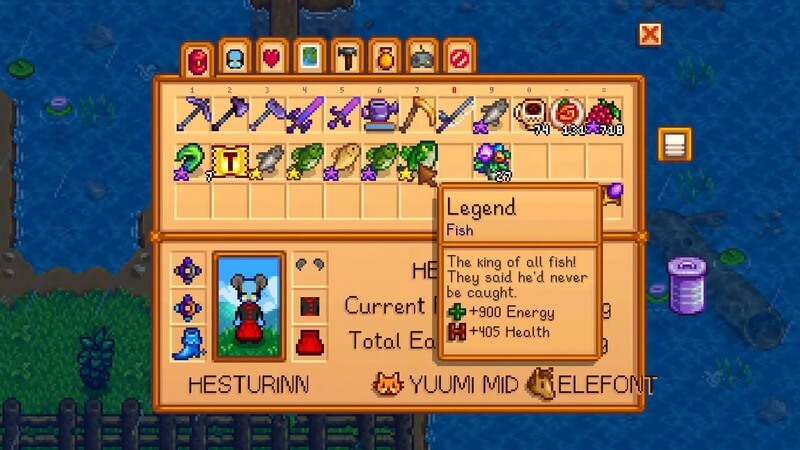This screenshot has width=800, height=450.
Task: Click the Organize inventory button
Action: (675, 145)
